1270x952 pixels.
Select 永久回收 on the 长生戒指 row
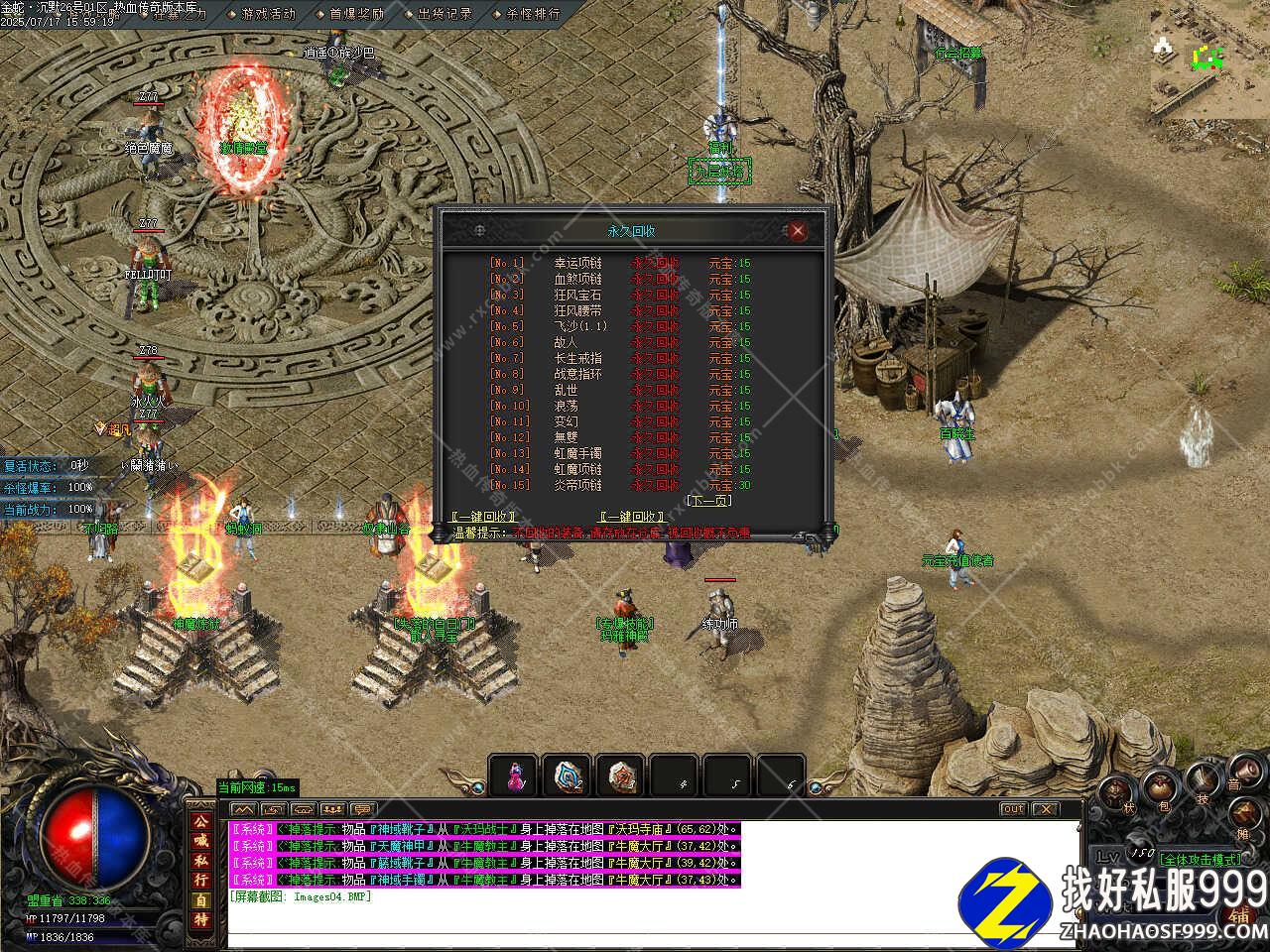655,358
